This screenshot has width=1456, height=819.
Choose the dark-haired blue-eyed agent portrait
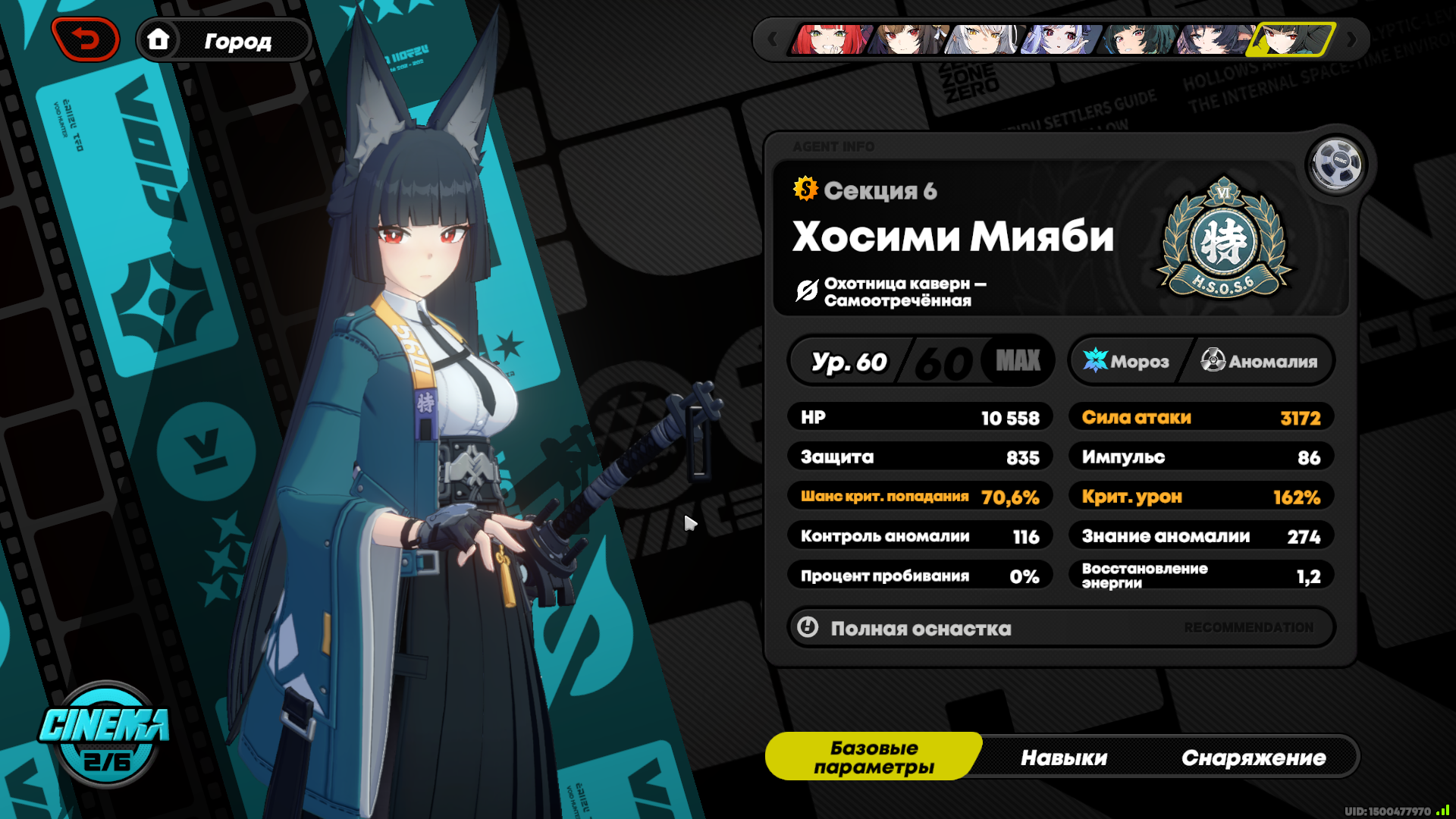1214,39
